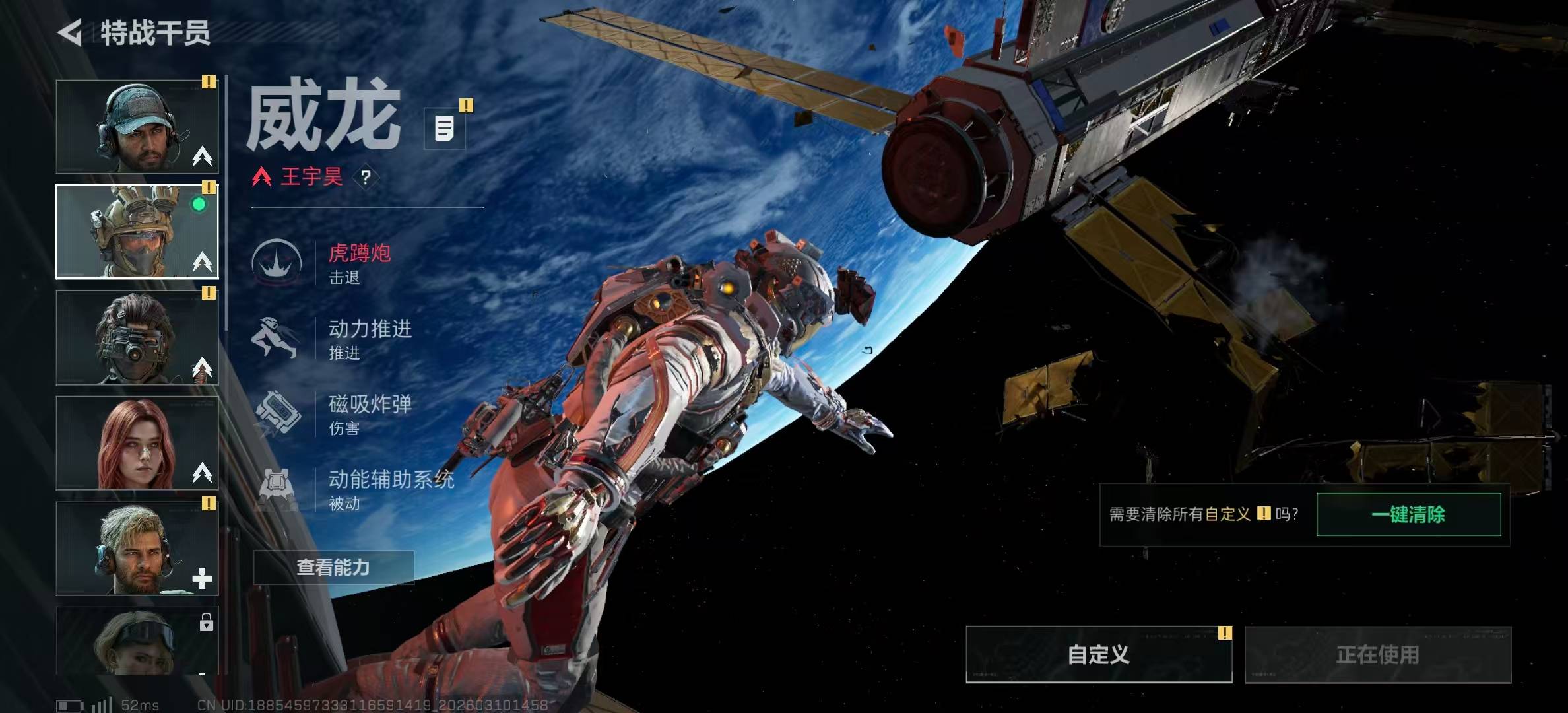Open the document icon next to 威龙
This screenshot has height=713, width=1568.
[444, 128]
